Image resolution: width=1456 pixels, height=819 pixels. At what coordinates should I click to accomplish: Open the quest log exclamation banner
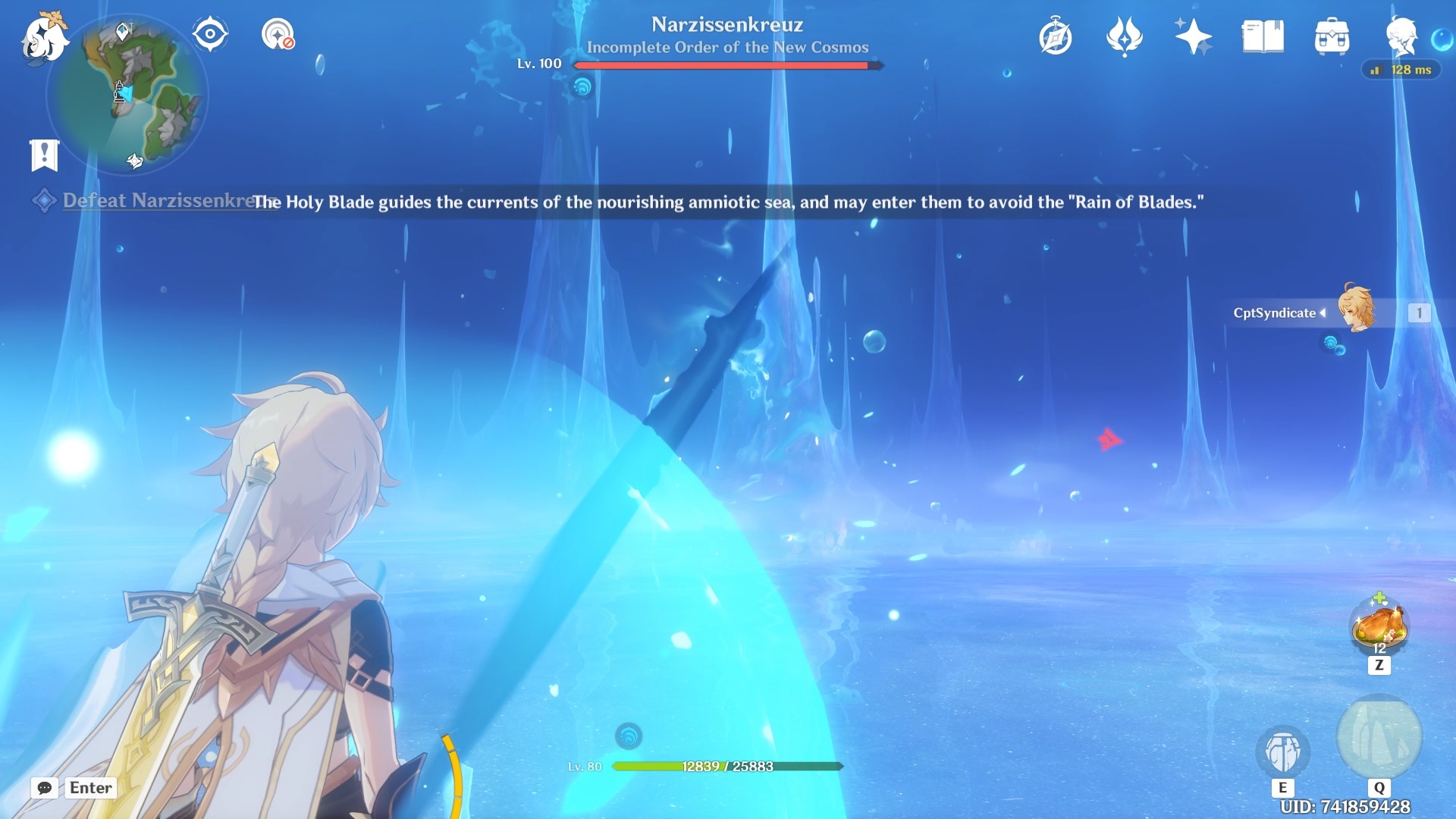pyautogui.click(x=44, y=155)
